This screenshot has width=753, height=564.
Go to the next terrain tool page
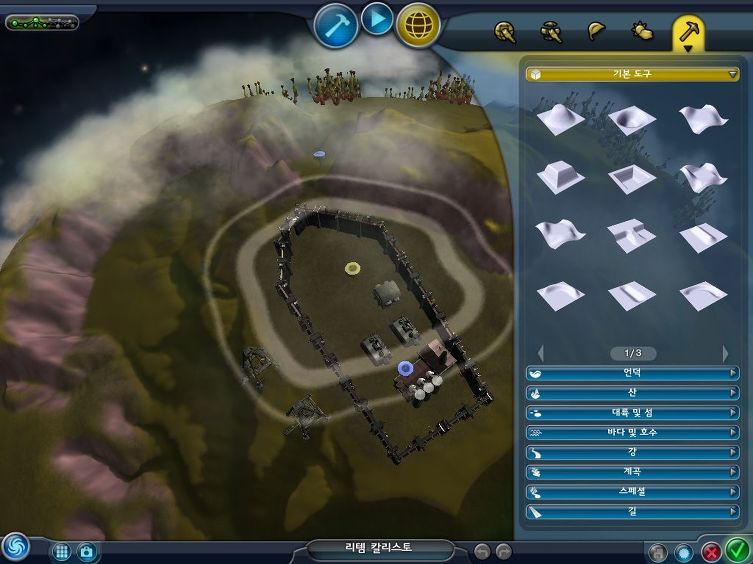[x=726, y=353]
